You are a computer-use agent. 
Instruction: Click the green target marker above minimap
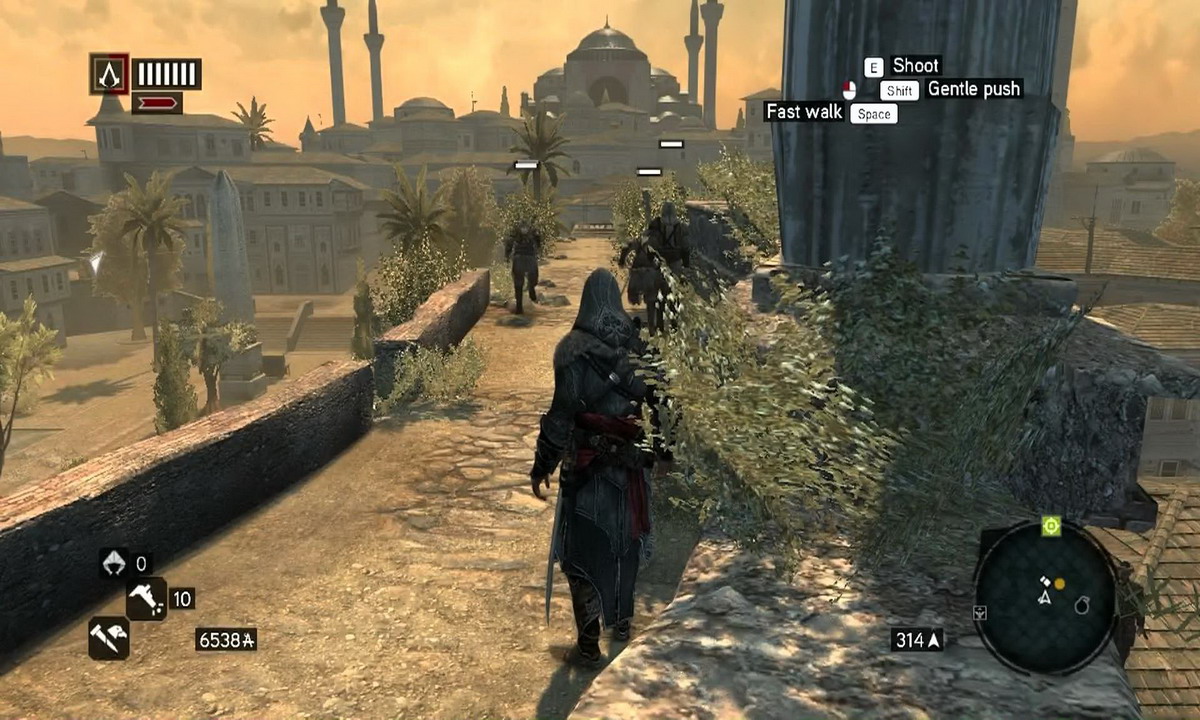click(1050, 526)
